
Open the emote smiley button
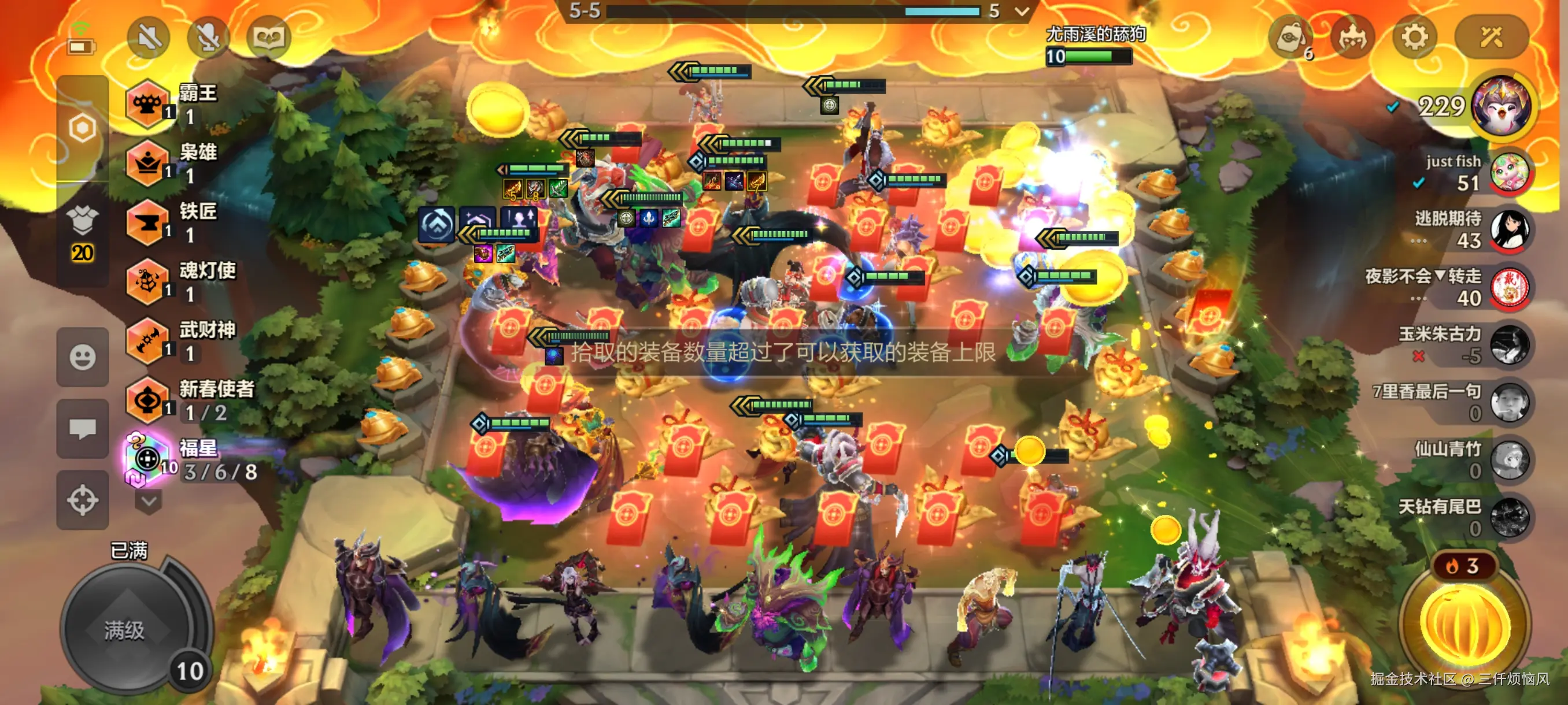[x=82, y=357]
